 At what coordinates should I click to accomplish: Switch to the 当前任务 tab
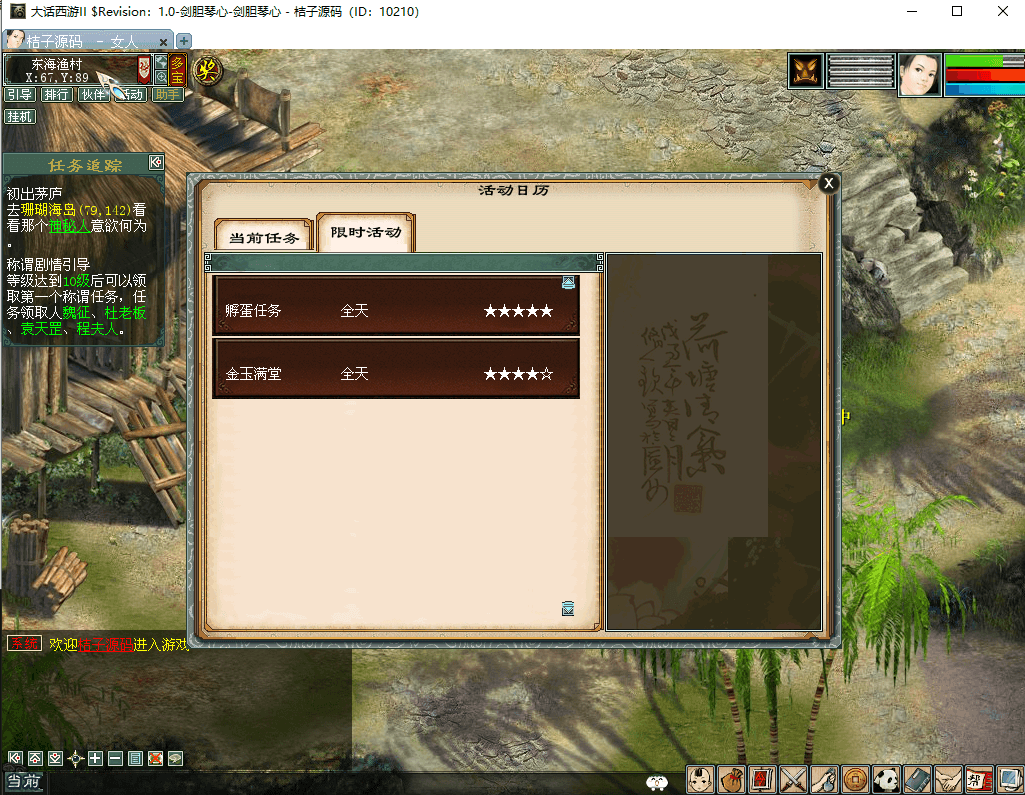264,237
